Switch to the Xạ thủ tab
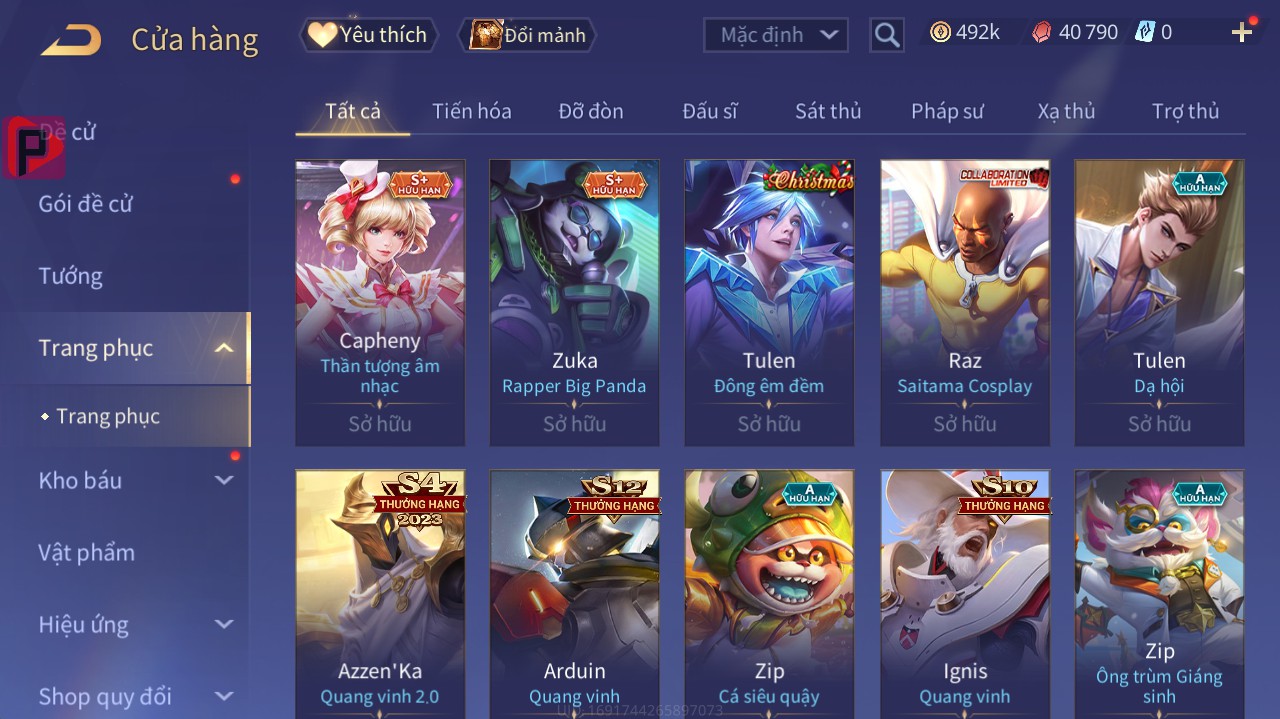Screen dimensions: 1280x719 point(1066,111)
